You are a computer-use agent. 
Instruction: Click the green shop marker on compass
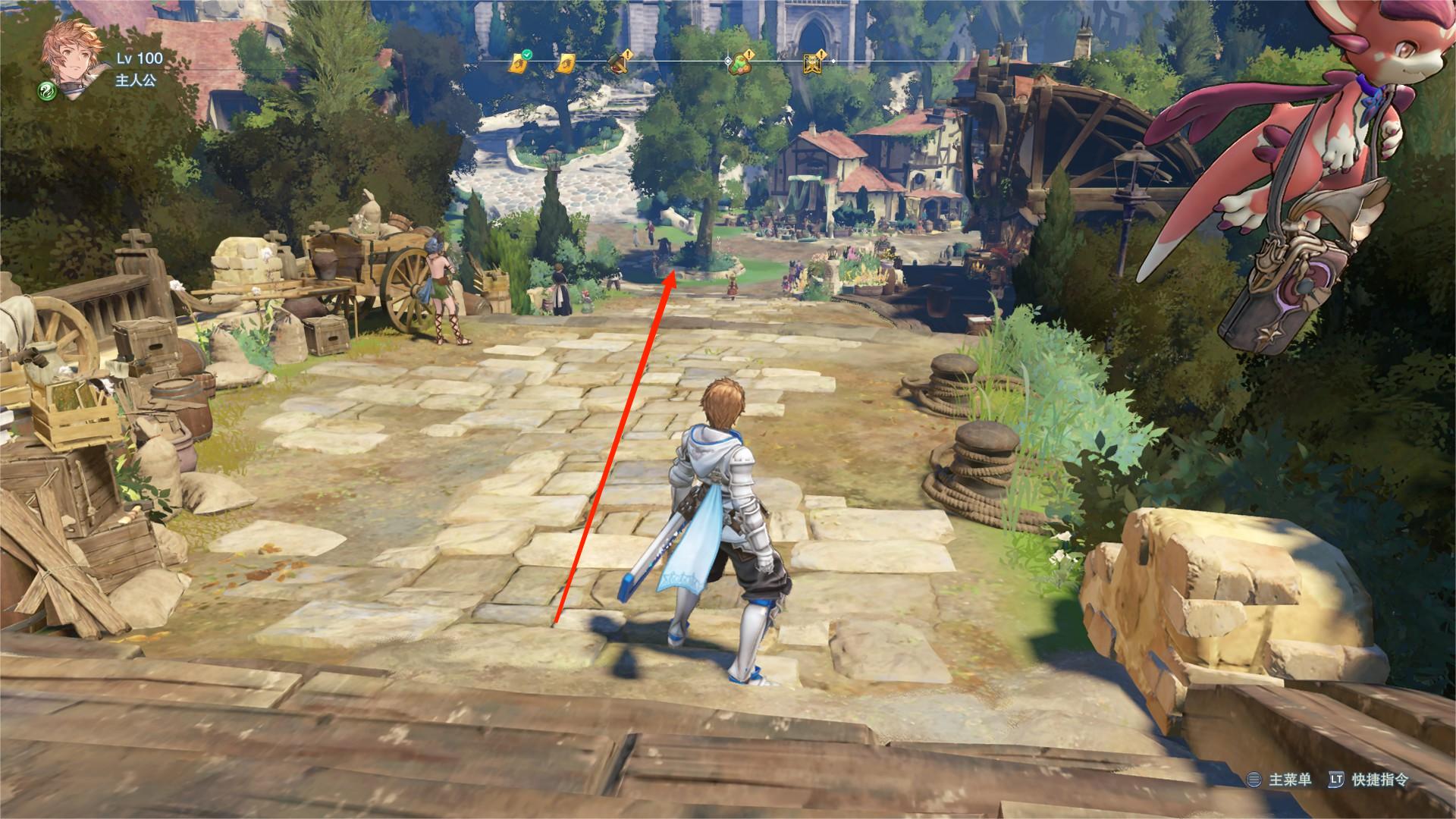[x=739, y=65]
